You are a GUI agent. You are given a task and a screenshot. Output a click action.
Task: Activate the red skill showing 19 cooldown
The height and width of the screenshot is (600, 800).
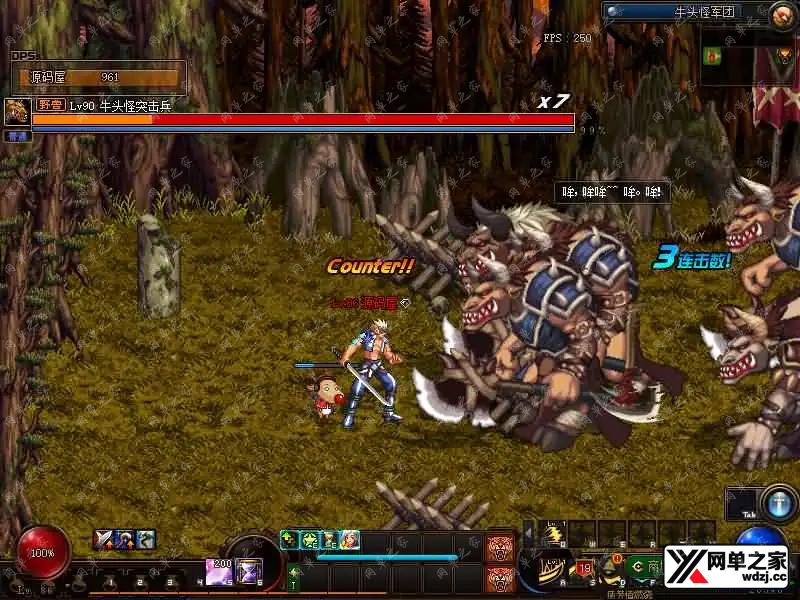[x=584, y=571]
